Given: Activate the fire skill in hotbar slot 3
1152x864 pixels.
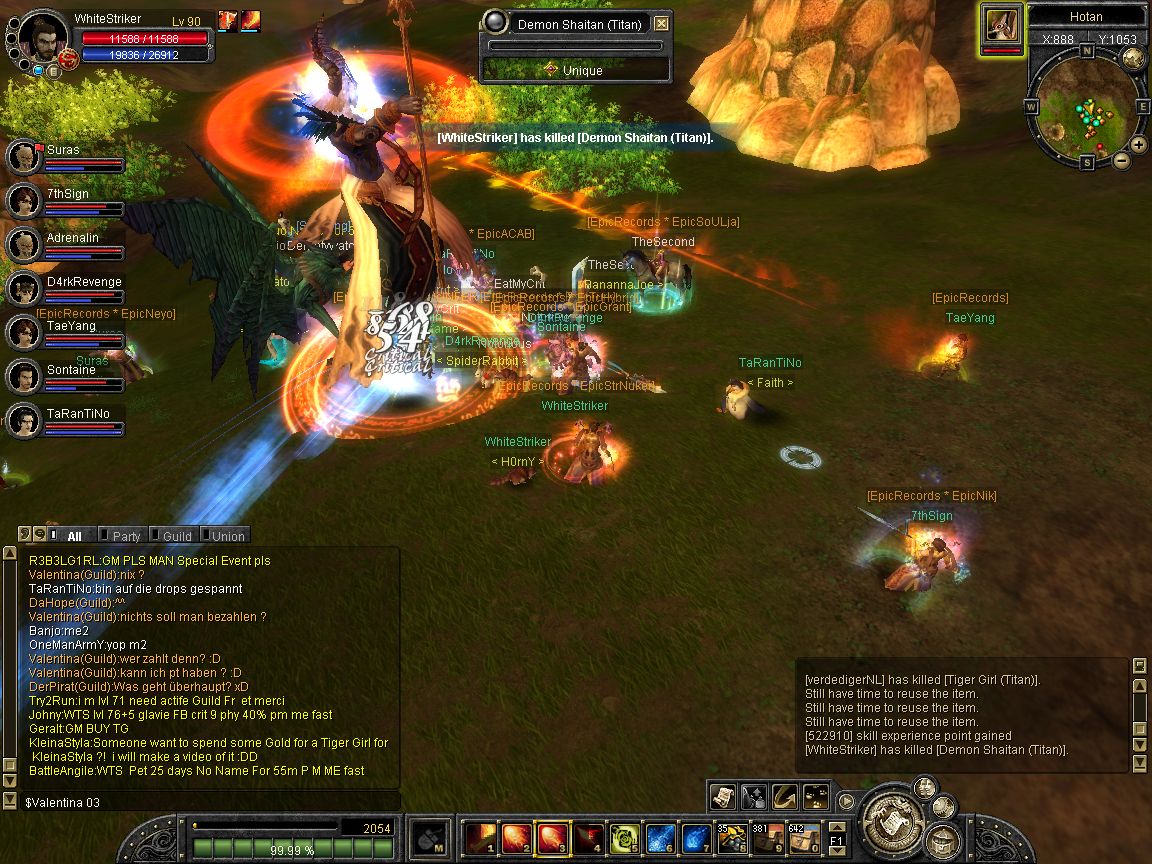Looking at the screenshot, I should point(553,836).
